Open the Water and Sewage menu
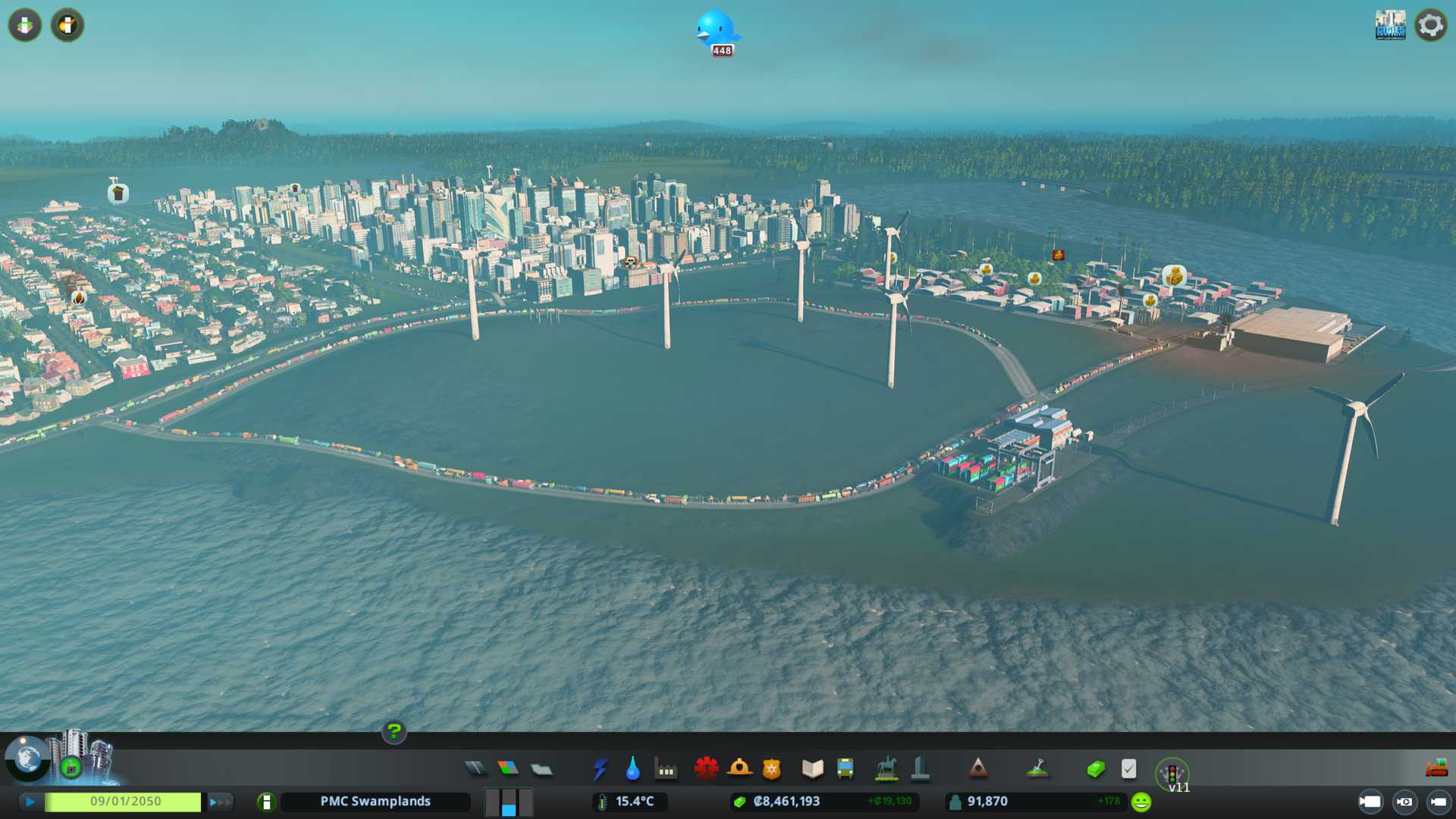The height and width of the screenshot is (819, 1456). pos(632,769)
